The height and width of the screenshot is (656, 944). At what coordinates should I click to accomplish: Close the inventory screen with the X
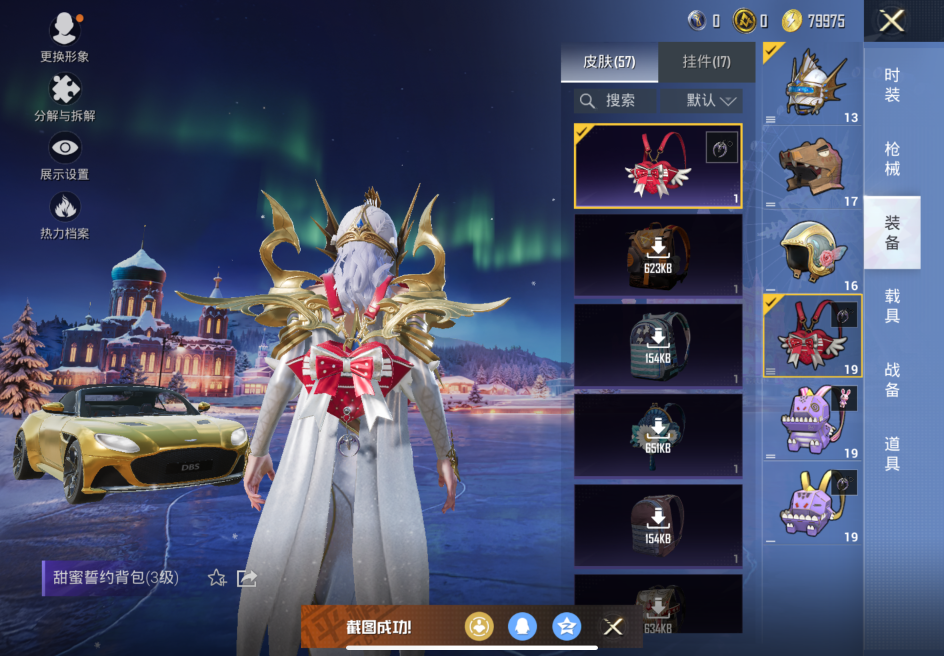891,21
